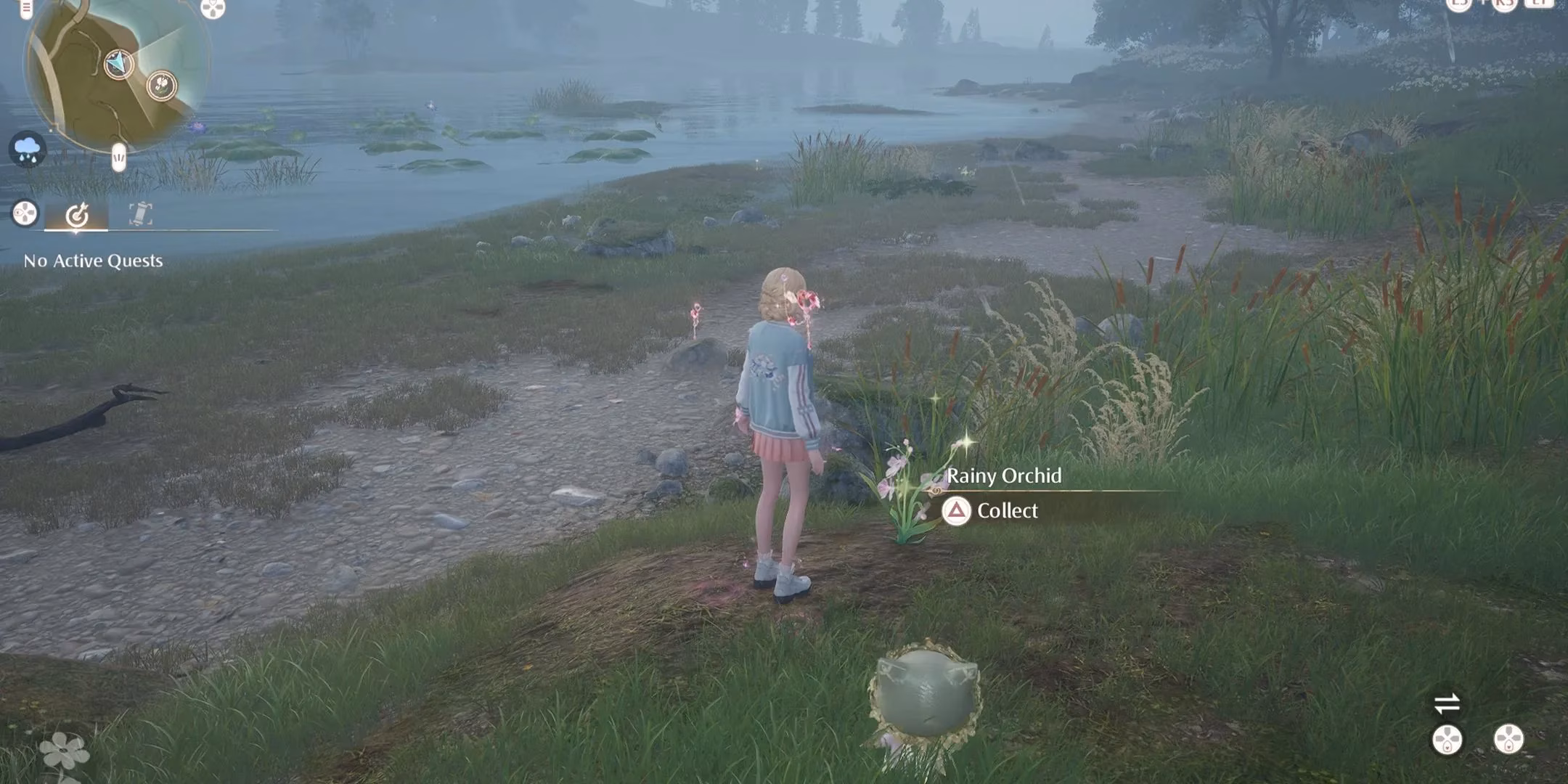Screen dimensions: 1568x784
Task: Click the swap arrows icon near the bottom-right
Action: click(x=1447, y=702)
